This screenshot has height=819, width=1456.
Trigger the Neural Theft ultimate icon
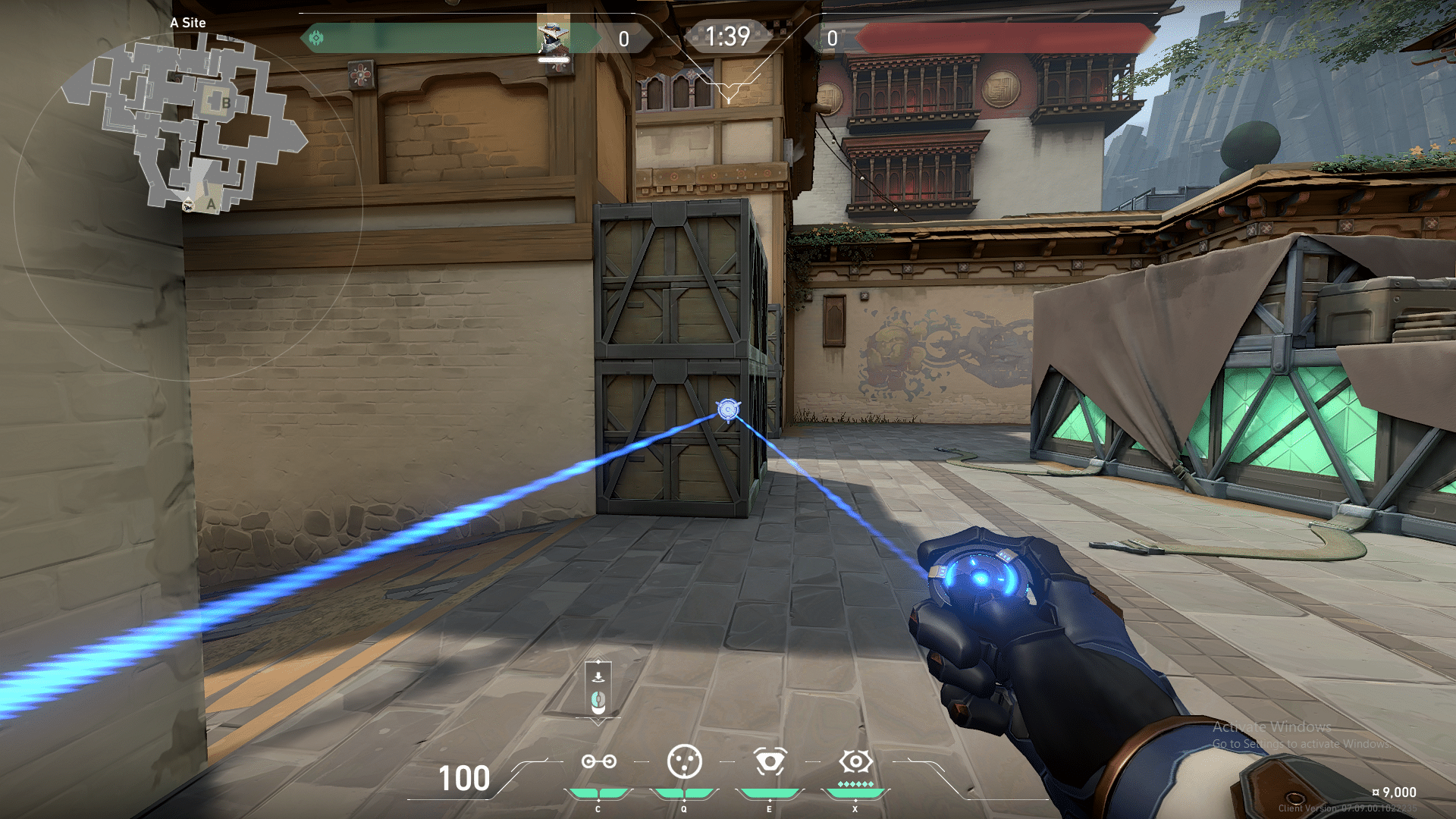[855, 761]
